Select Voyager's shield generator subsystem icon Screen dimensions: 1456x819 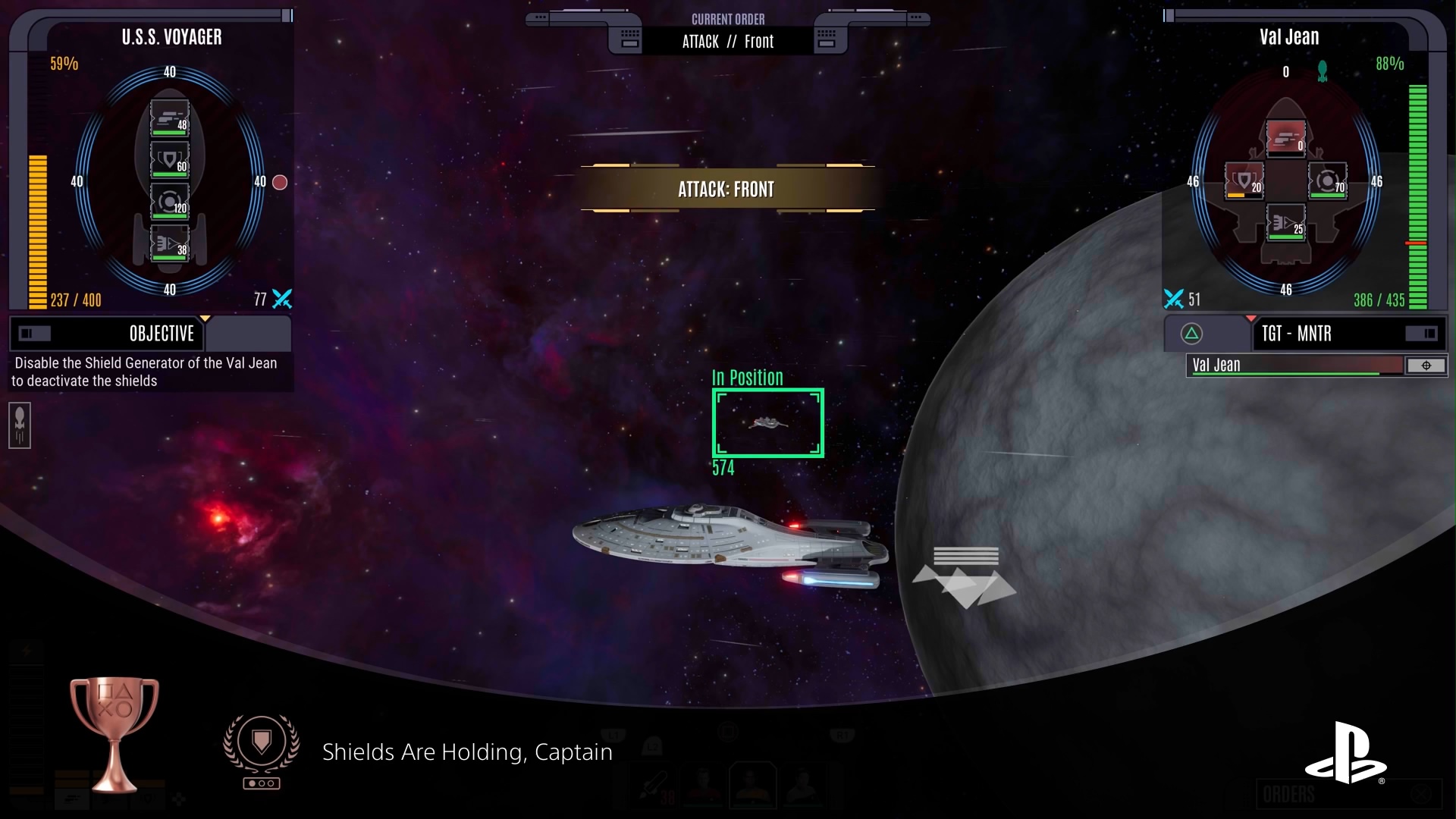pos(169,160)
